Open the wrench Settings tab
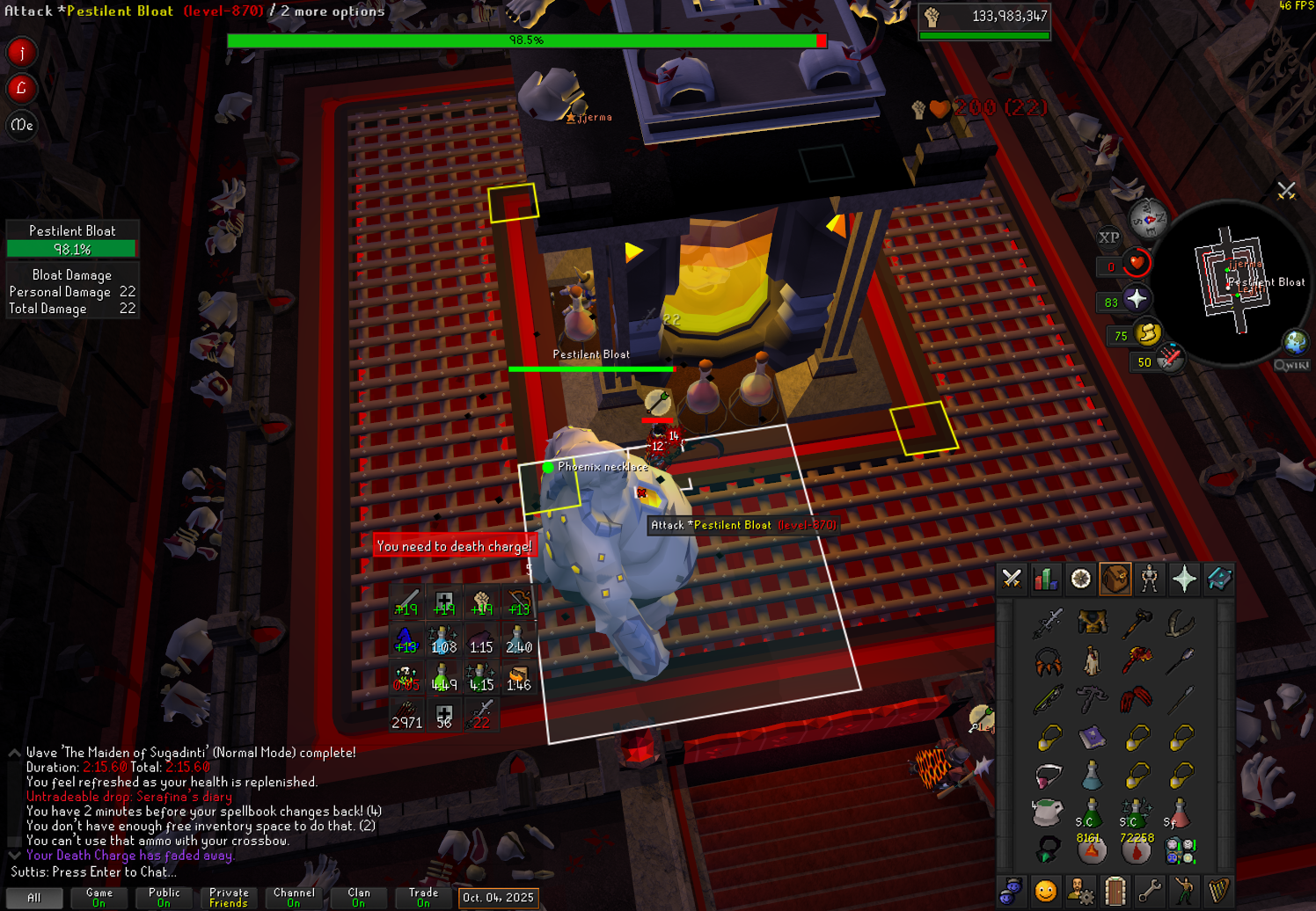Image resolution: width=1316 pixels, height=911 pixels. pyautogui.click(x=1150, y=892)
